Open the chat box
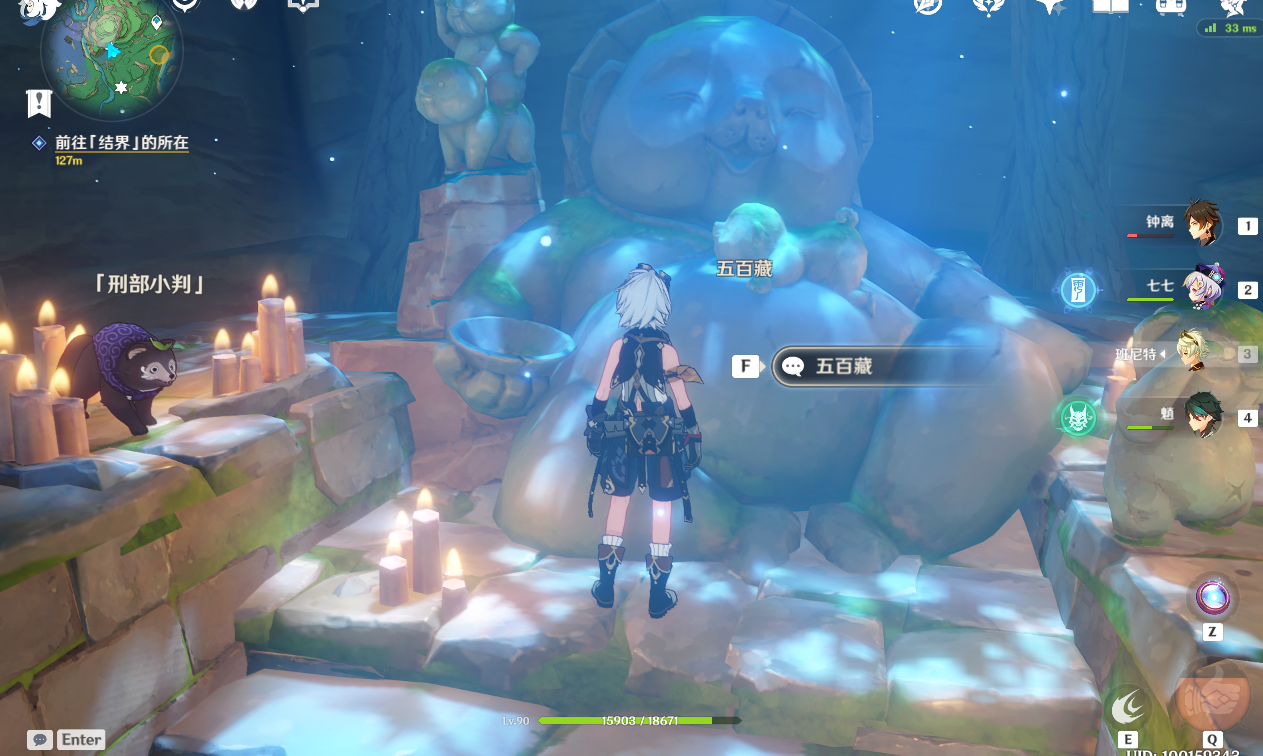The width and height of the screenshot is (1263, 756). [41, 740]
